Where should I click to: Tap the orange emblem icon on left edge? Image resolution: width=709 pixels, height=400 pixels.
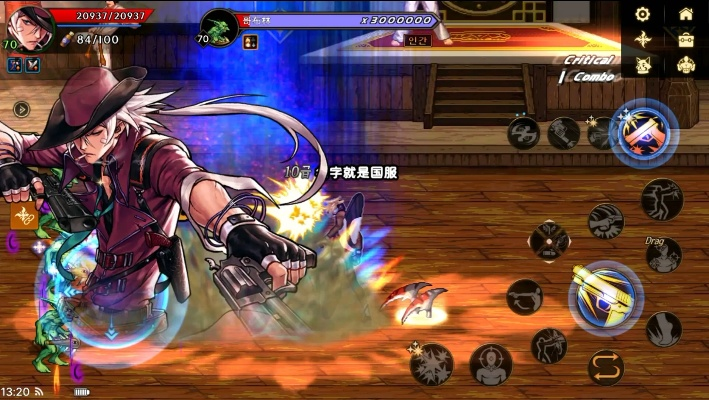(x=22, y=216)
